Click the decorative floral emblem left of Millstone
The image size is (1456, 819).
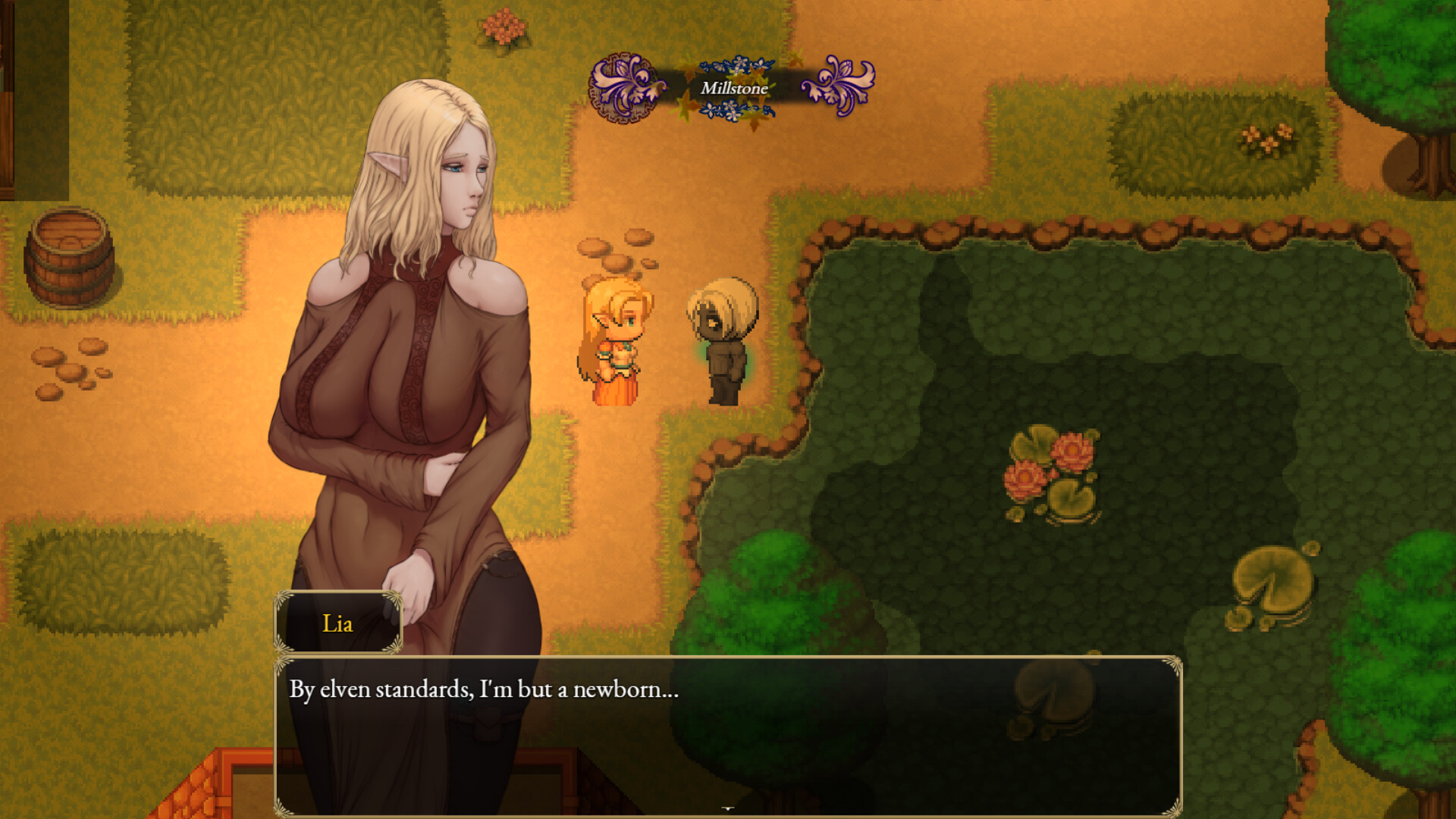tap(622, 87)
